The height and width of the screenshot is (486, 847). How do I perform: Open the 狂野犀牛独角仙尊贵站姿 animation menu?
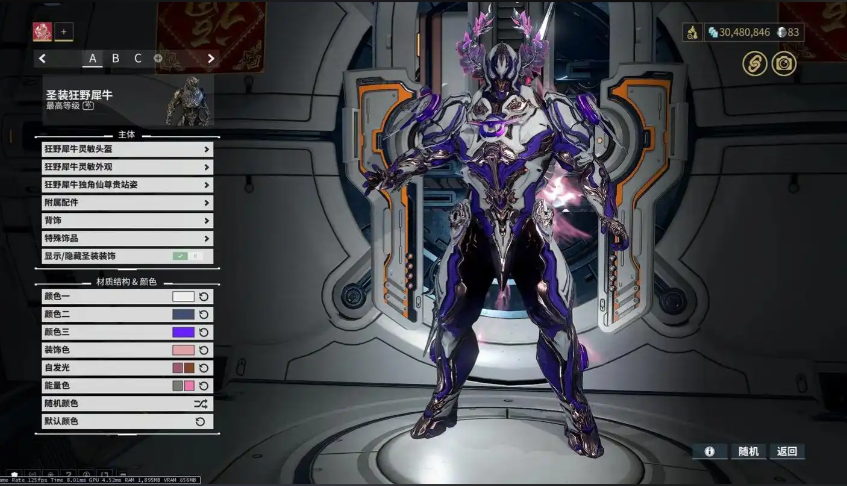[x=127, y=185]
